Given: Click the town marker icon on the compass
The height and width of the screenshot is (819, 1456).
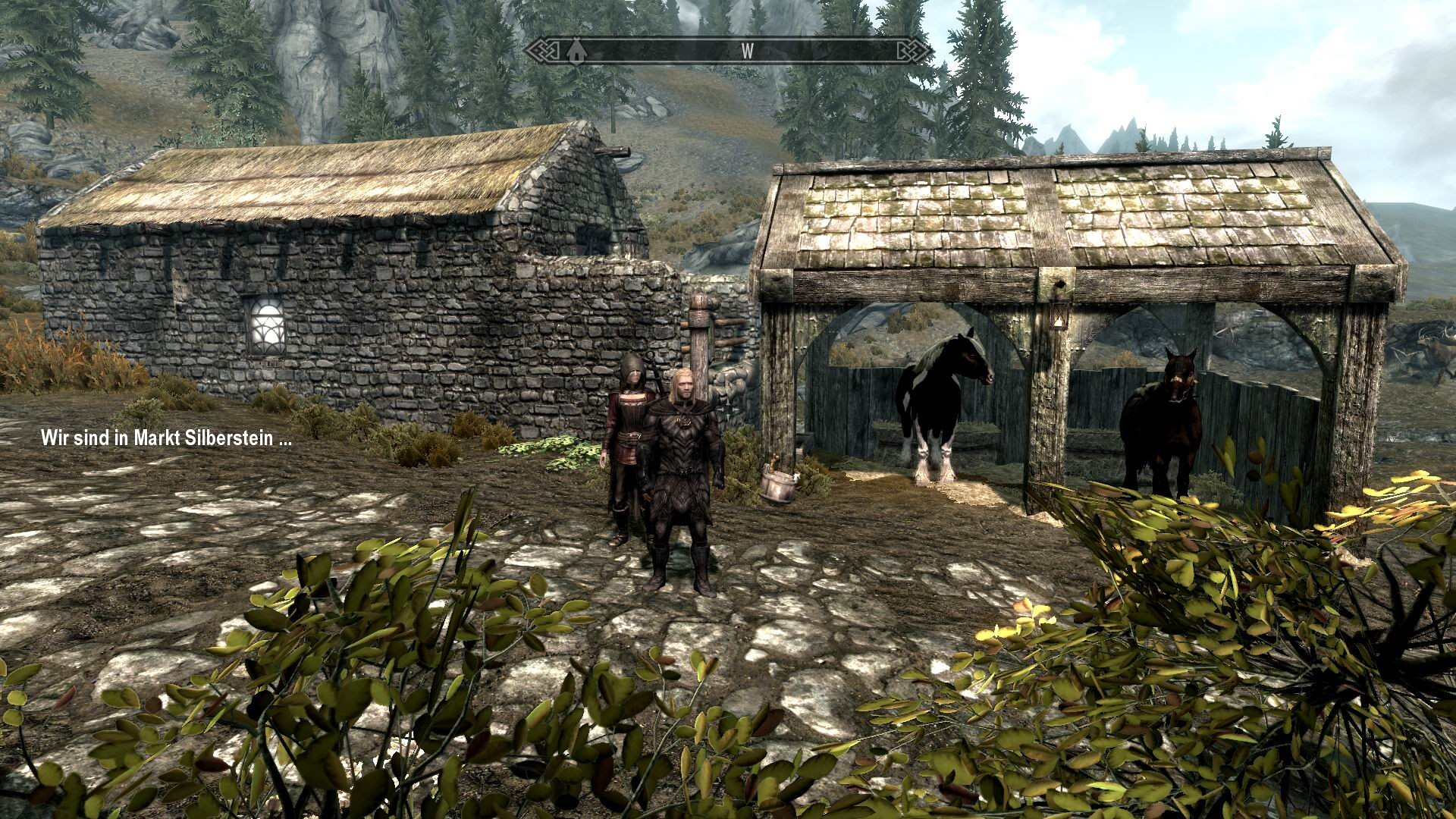Looking at the screenshot, I should tap(576, 52).
